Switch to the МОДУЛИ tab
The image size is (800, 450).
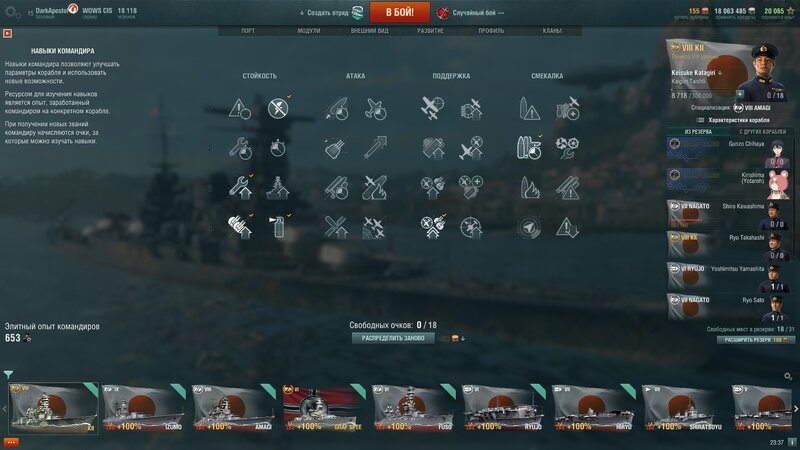[x=309, y=31]
